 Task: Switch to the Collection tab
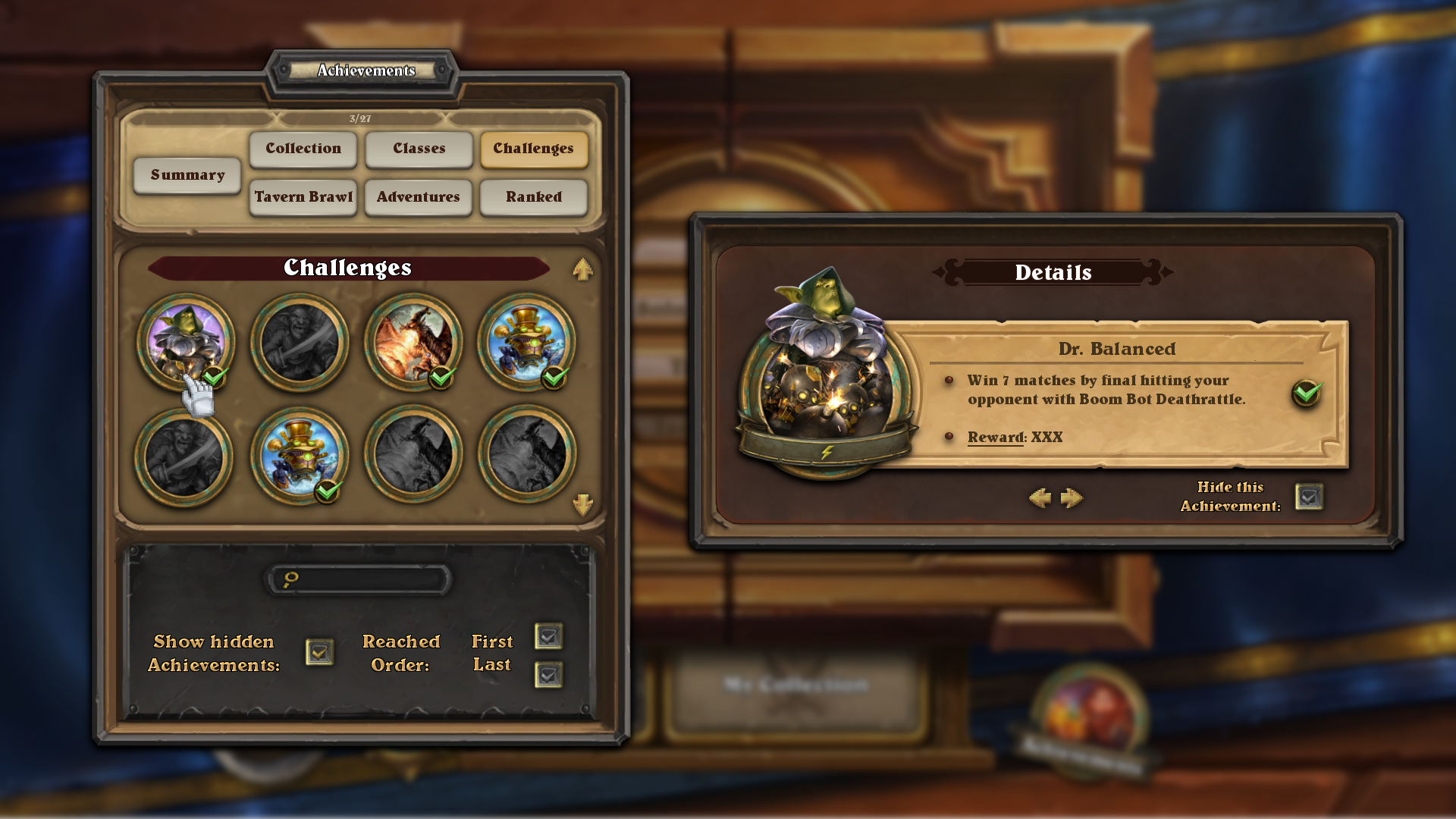click(303, 149)
